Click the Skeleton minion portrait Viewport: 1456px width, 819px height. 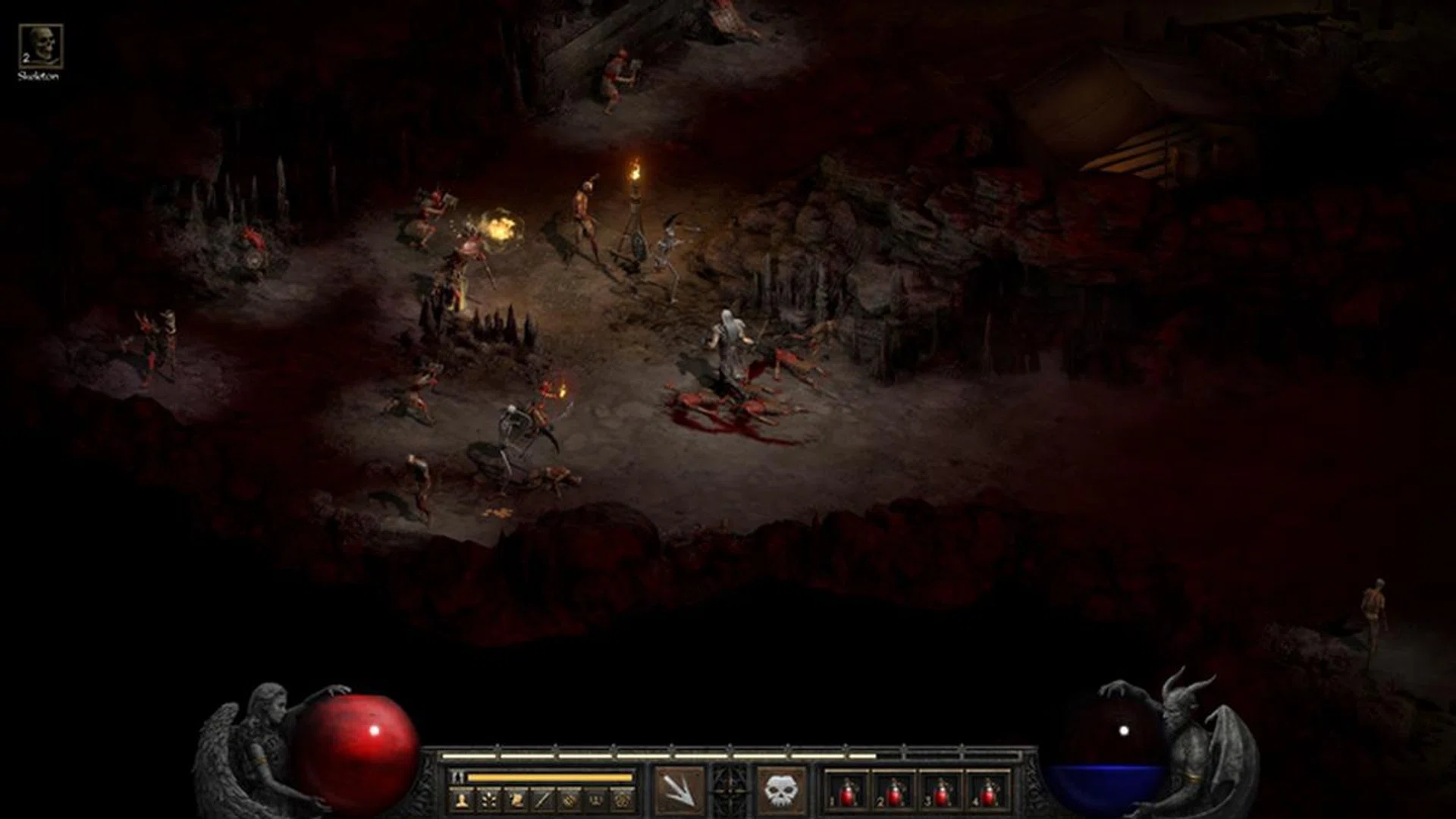(40, 47)
